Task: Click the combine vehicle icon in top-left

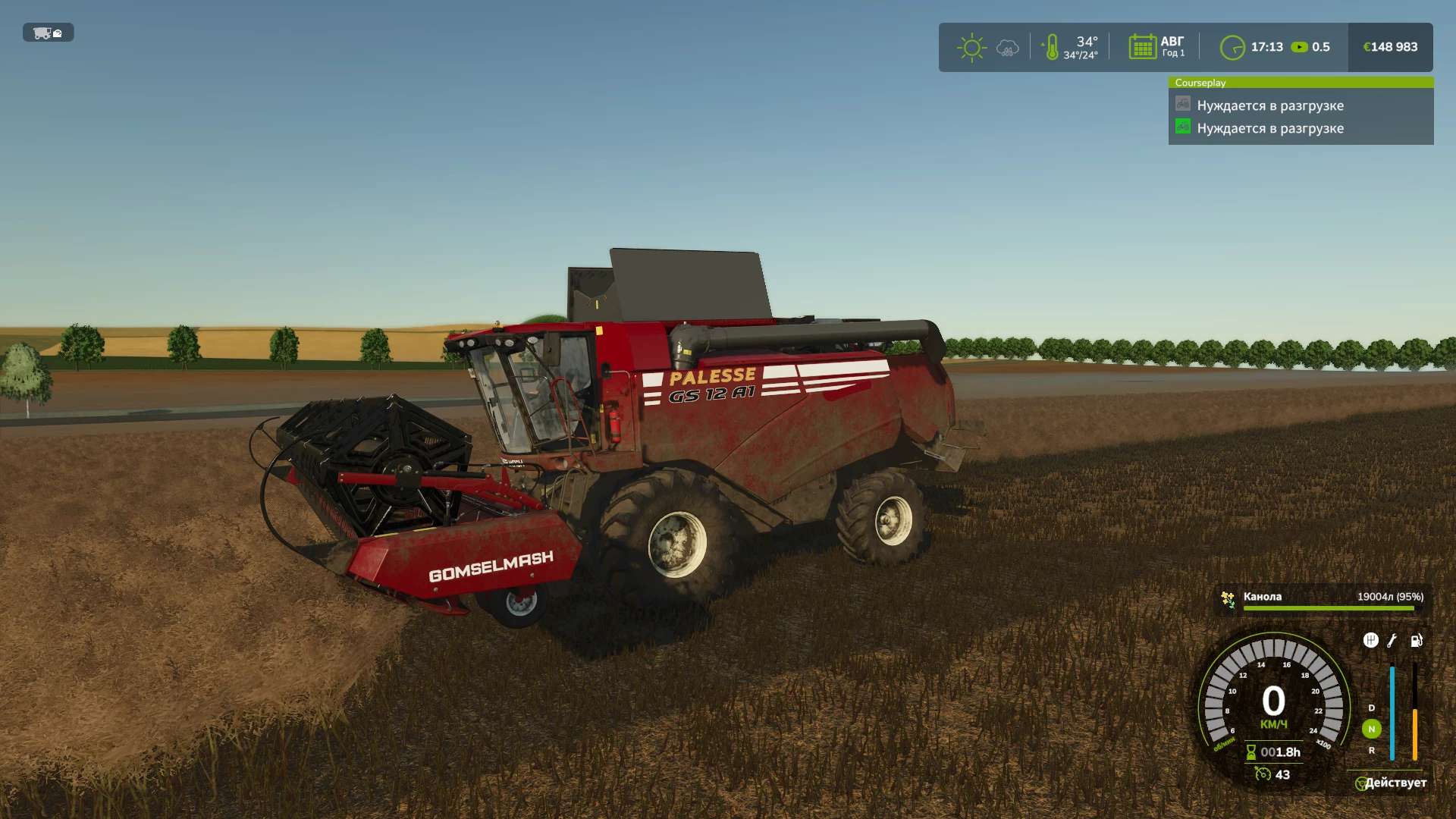Action: point(48,33)
